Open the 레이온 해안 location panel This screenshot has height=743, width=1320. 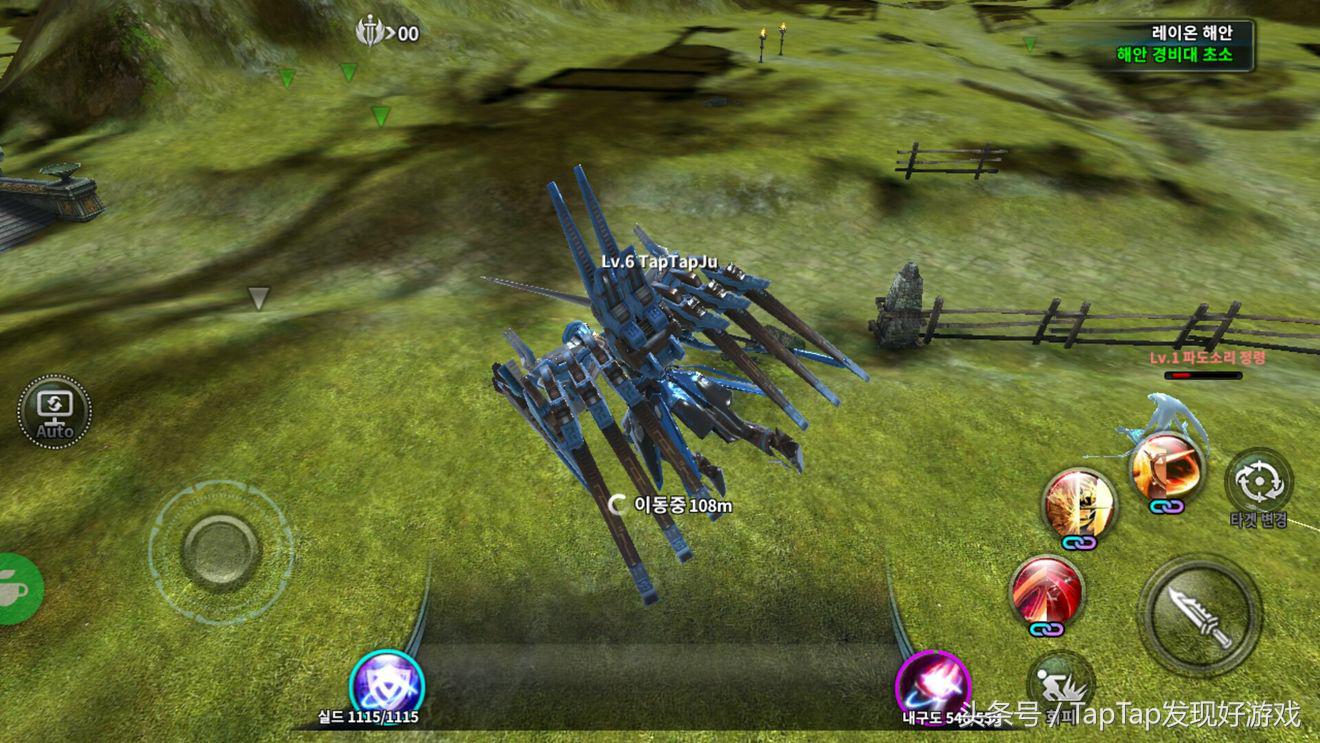click(x=1184, y=45)
